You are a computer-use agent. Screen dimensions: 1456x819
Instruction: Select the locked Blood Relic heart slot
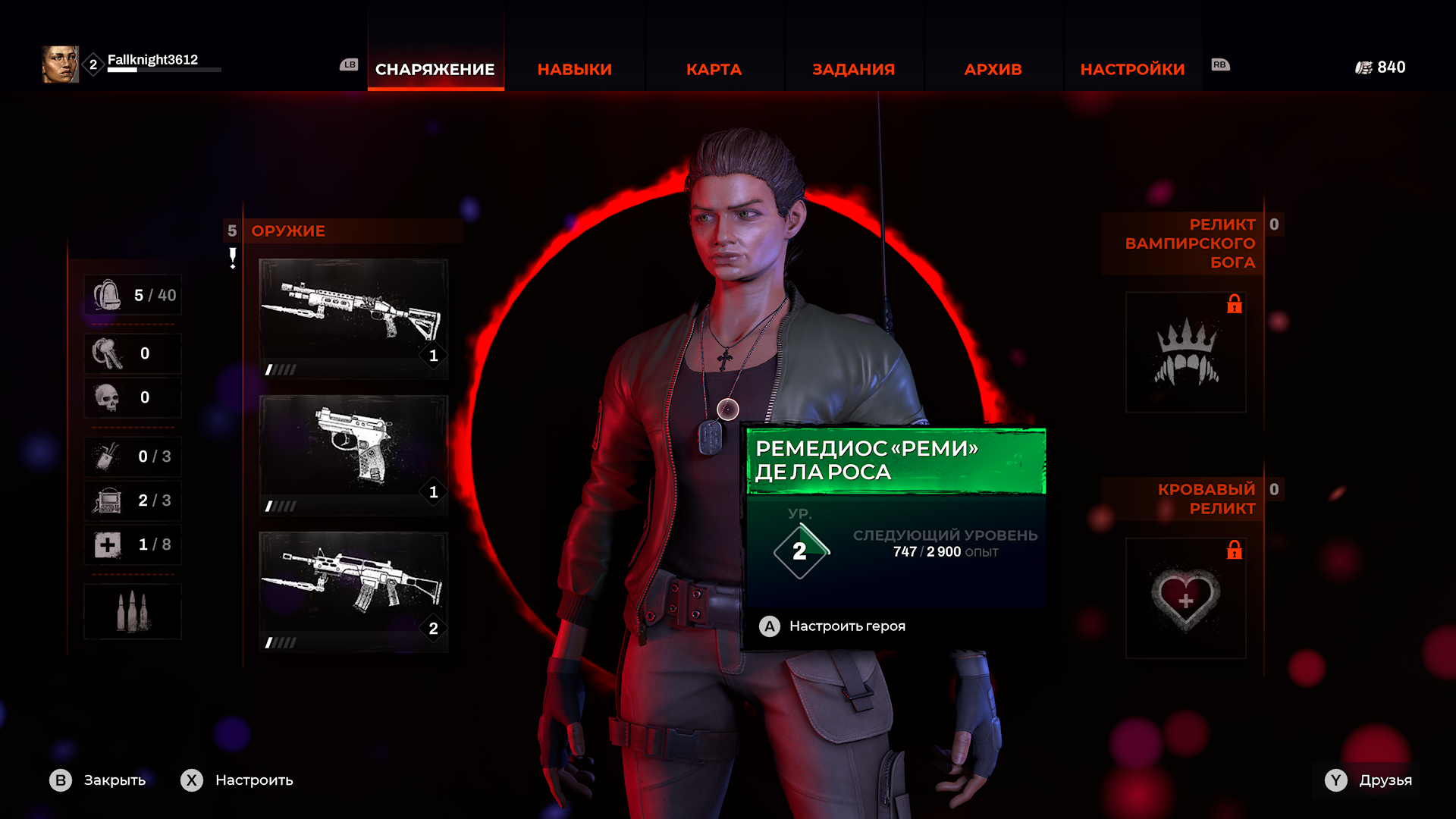point(1185,598)
